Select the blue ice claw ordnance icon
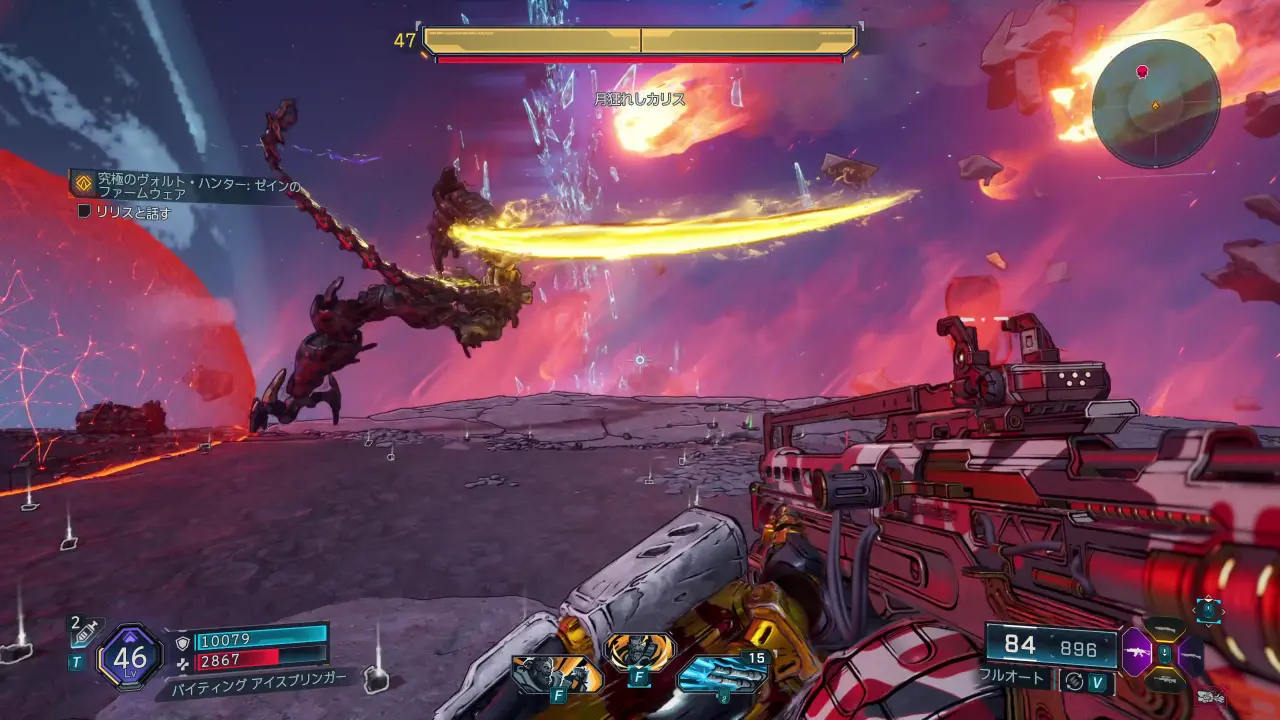This screenshot has height=720, width=1280. click(x=721, y=673)
